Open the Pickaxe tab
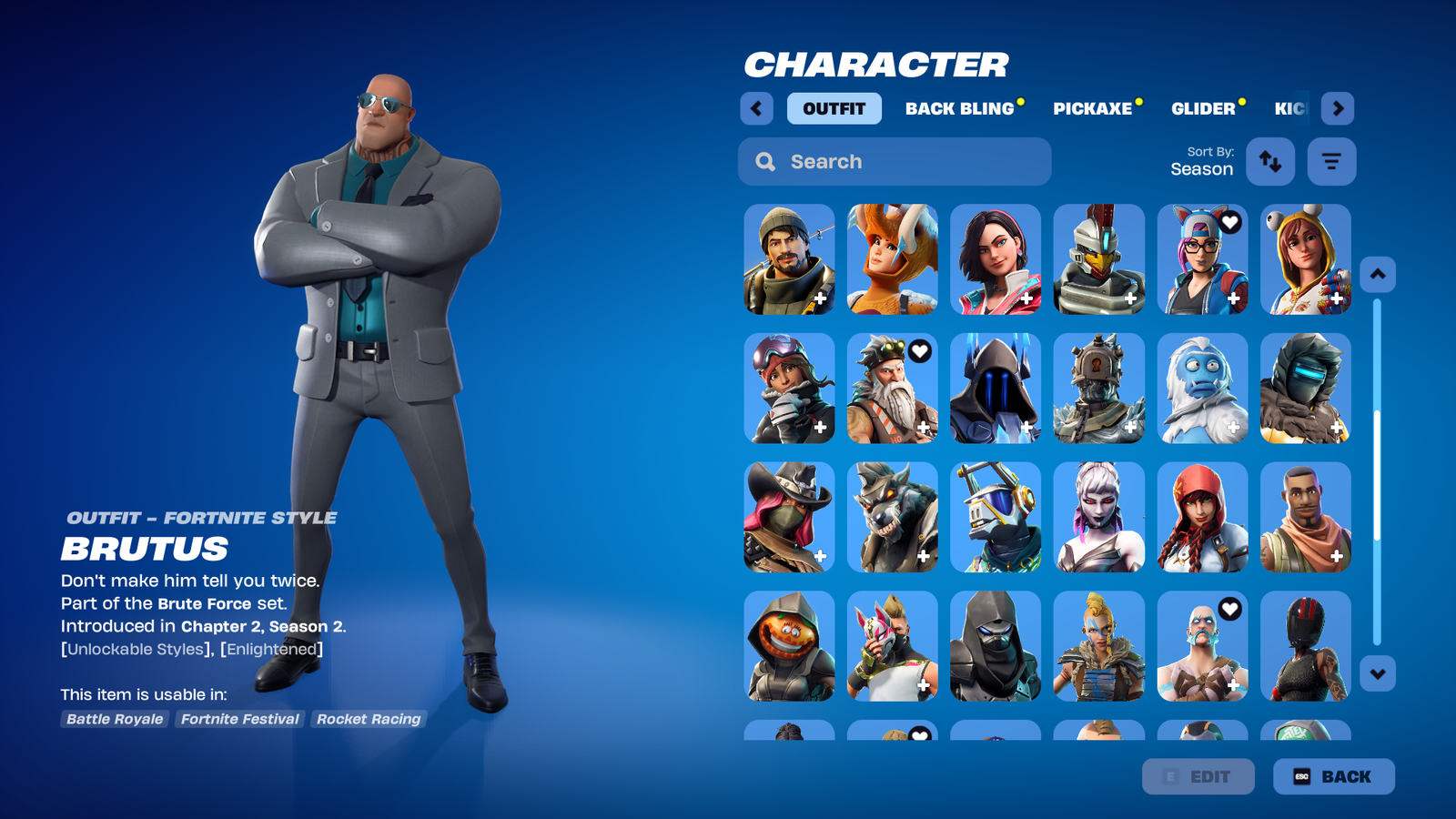This screenshot has height=819, width=1456. tap(1093, 108)
